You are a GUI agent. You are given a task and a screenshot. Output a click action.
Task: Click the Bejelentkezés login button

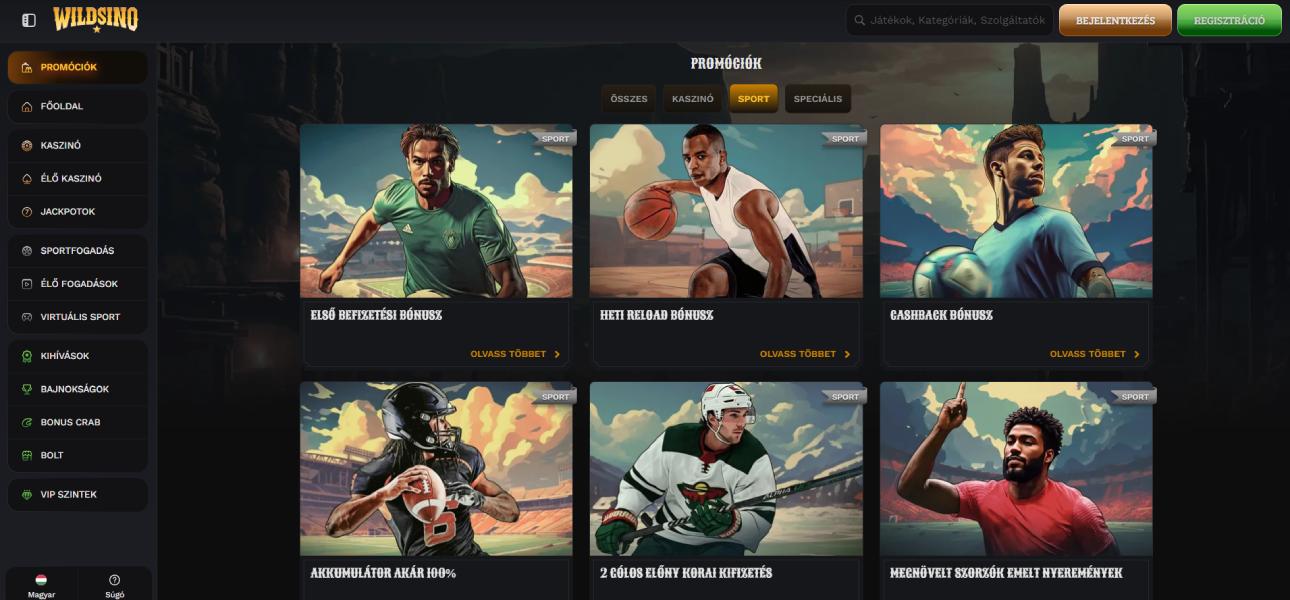coord(1115,20)
